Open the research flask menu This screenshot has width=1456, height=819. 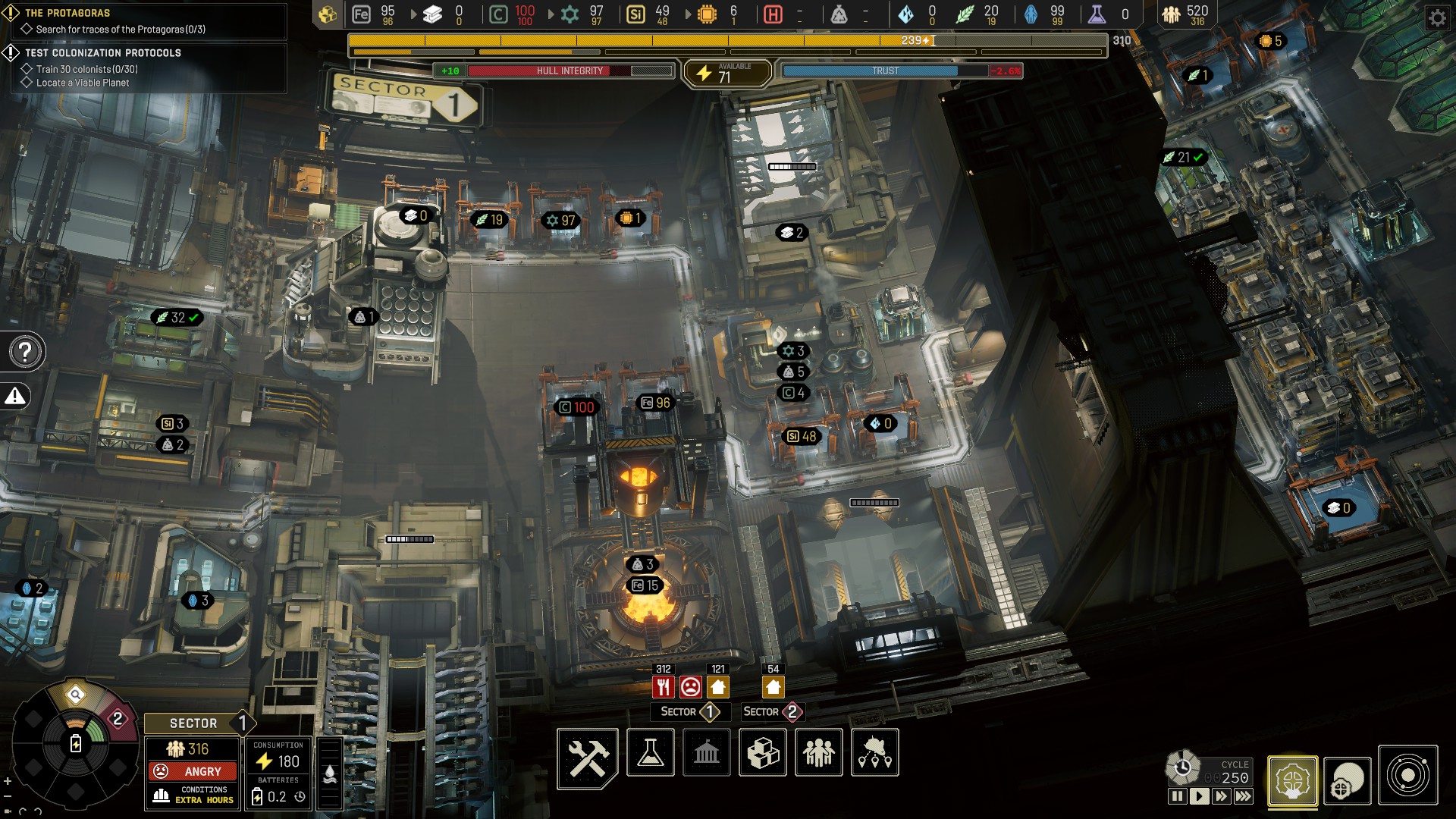(x=651, y=752)
